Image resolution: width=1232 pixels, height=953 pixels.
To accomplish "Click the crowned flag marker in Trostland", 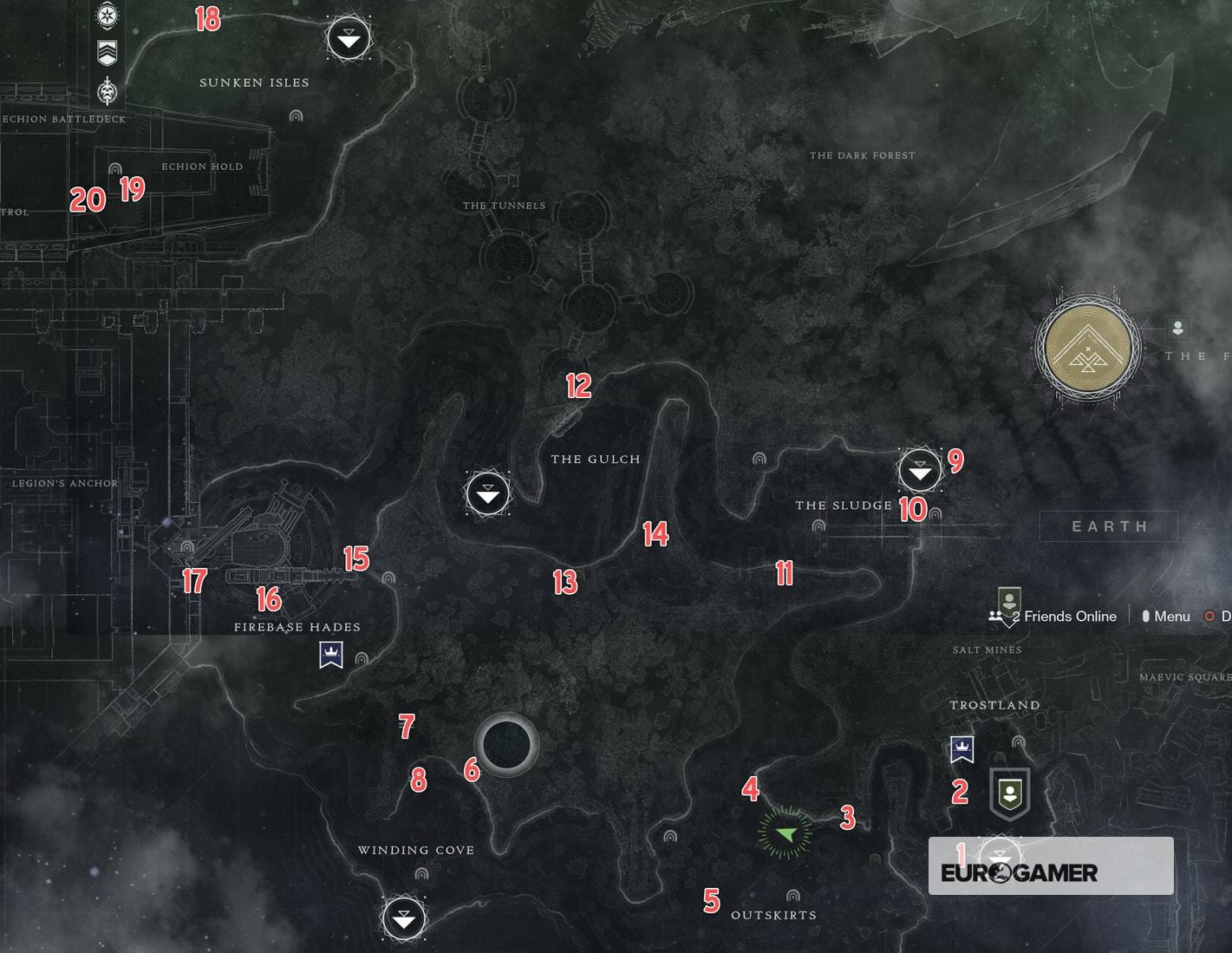I will (x=961, y=748).
